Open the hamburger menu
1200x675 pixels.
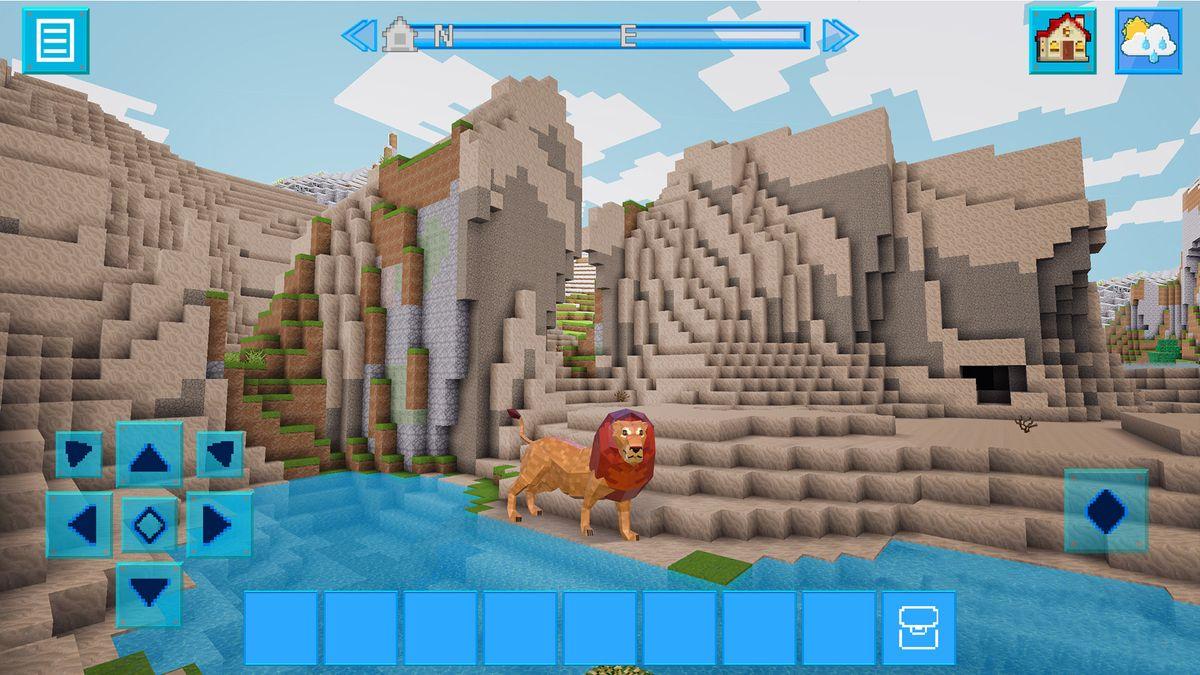coord(56,41)
